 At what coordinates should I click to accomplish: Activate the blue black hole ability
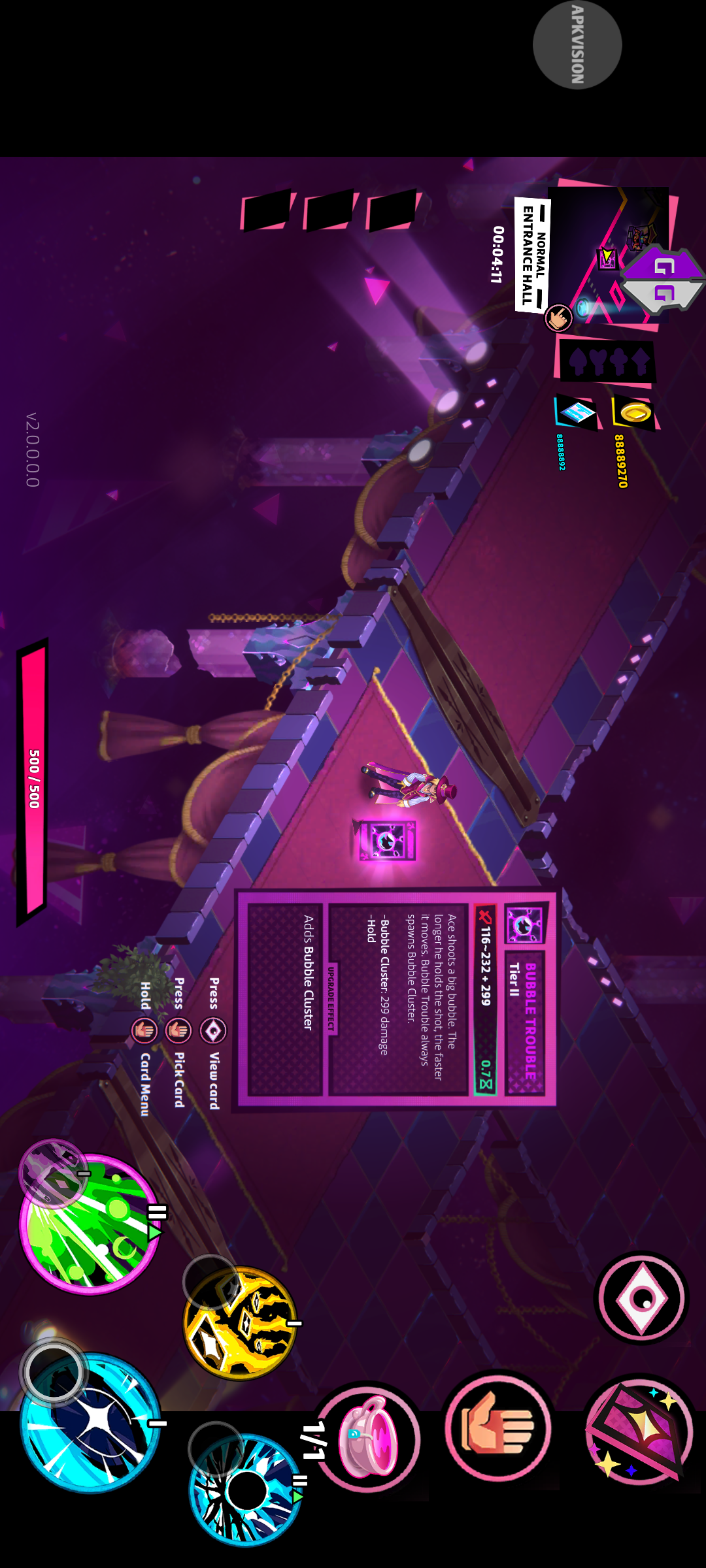coord(246,1490)
